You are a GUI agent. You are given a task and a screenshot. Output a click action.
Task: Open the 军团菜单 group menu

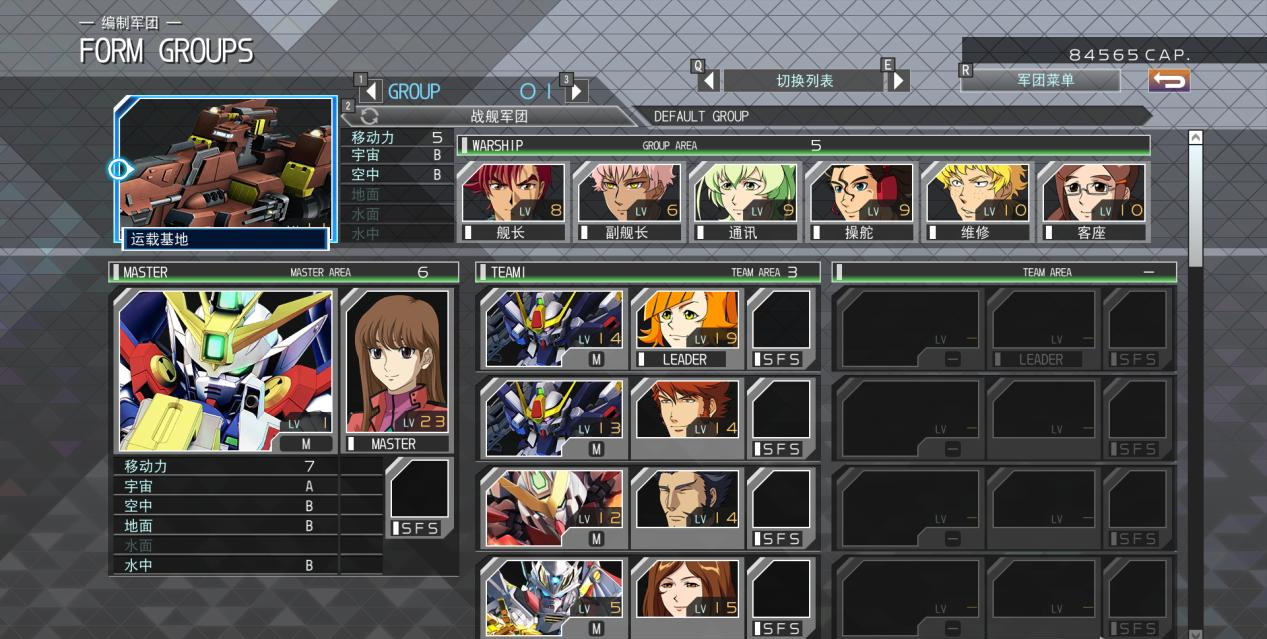point(1044,80)
